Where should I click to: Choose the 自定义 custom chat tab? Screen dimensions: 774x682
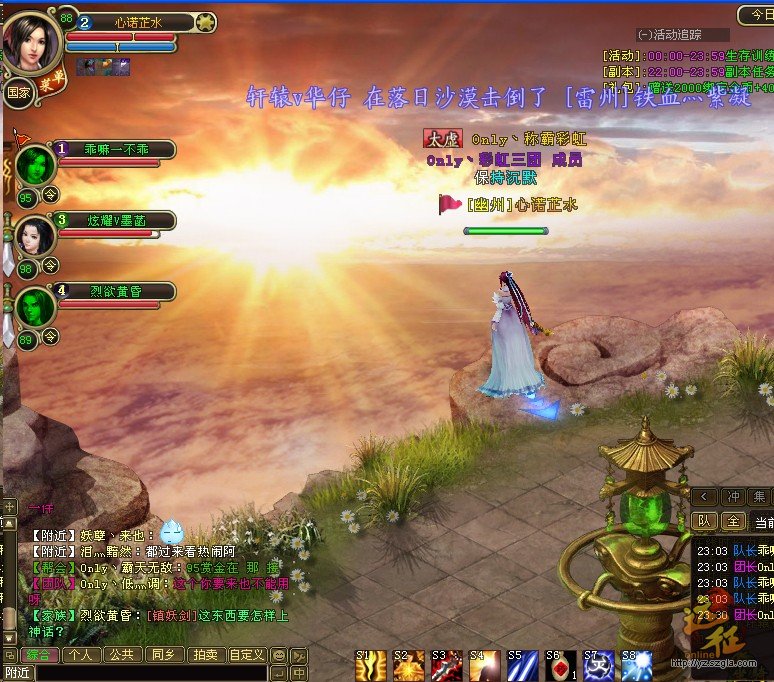246,655
